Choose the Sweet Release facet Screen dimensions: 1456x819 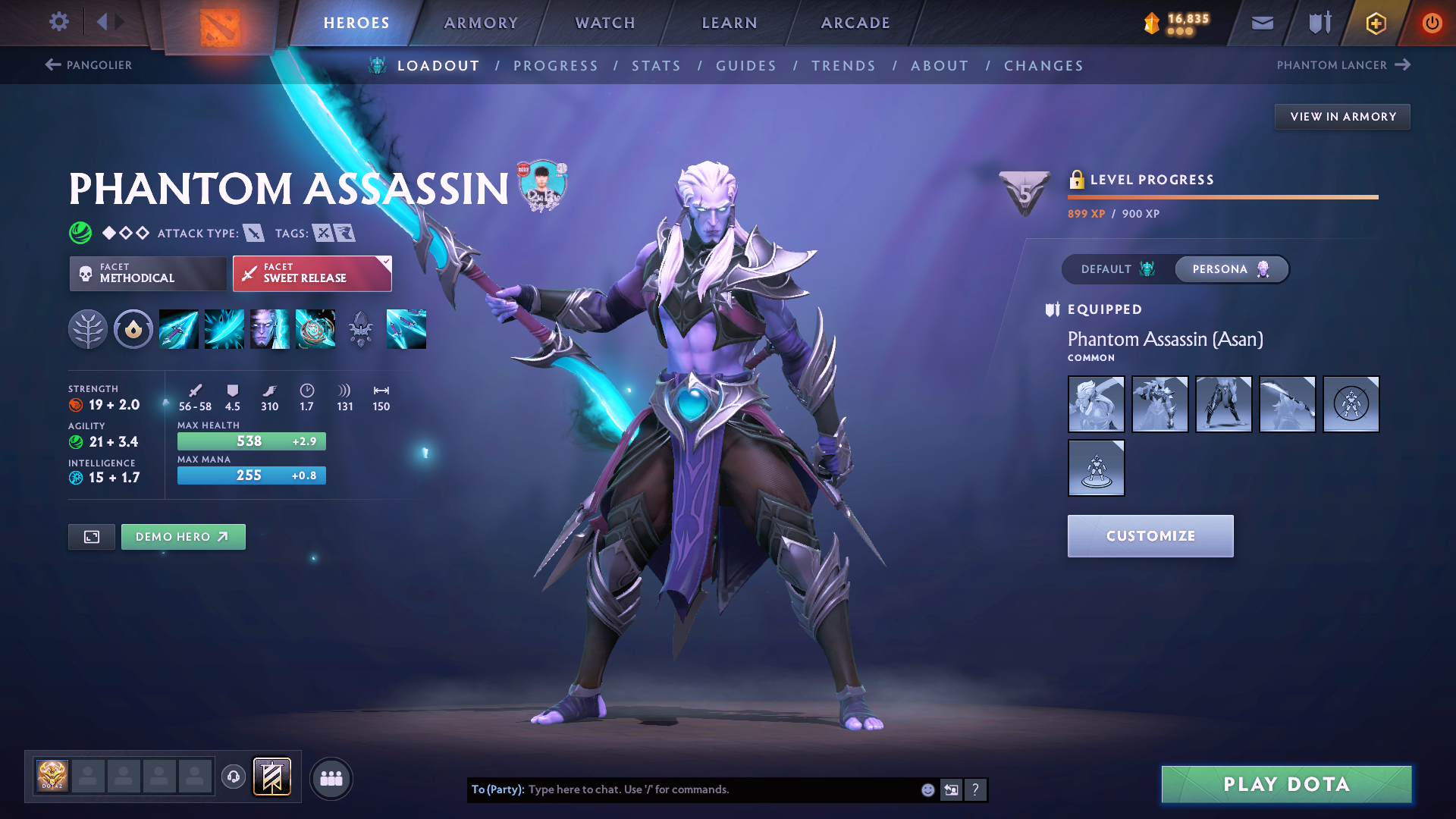pos(312,273)
